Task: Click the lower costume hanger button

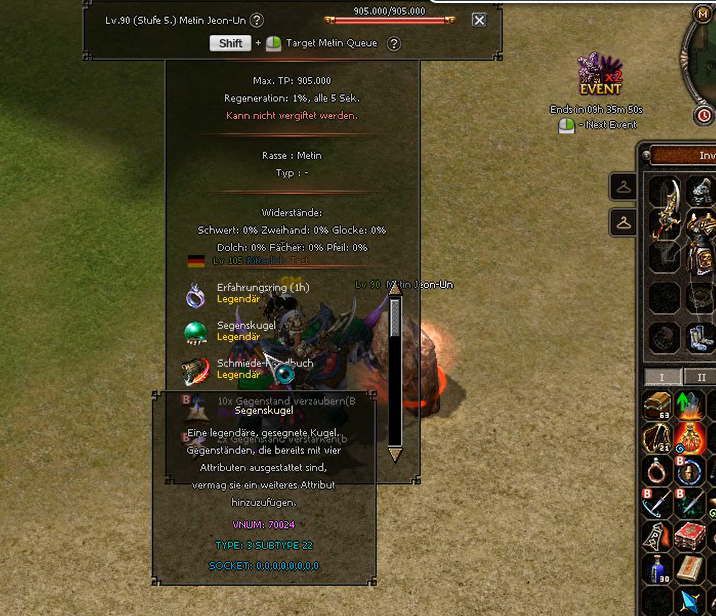Action: click(624, 221)
